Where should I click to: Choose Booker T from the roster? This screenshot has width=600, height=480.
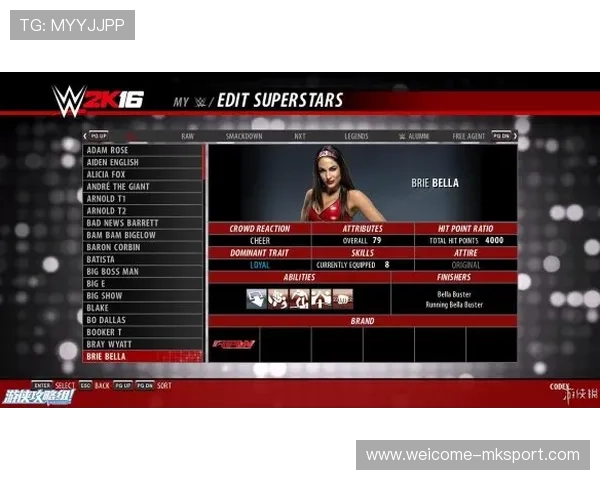pos(143,332)
